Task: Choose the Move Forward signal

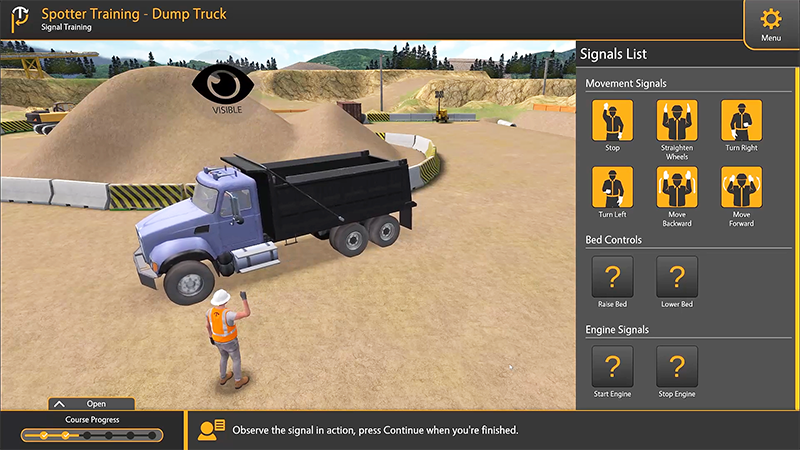Action: pyautogui.click(x=741, y=187)
